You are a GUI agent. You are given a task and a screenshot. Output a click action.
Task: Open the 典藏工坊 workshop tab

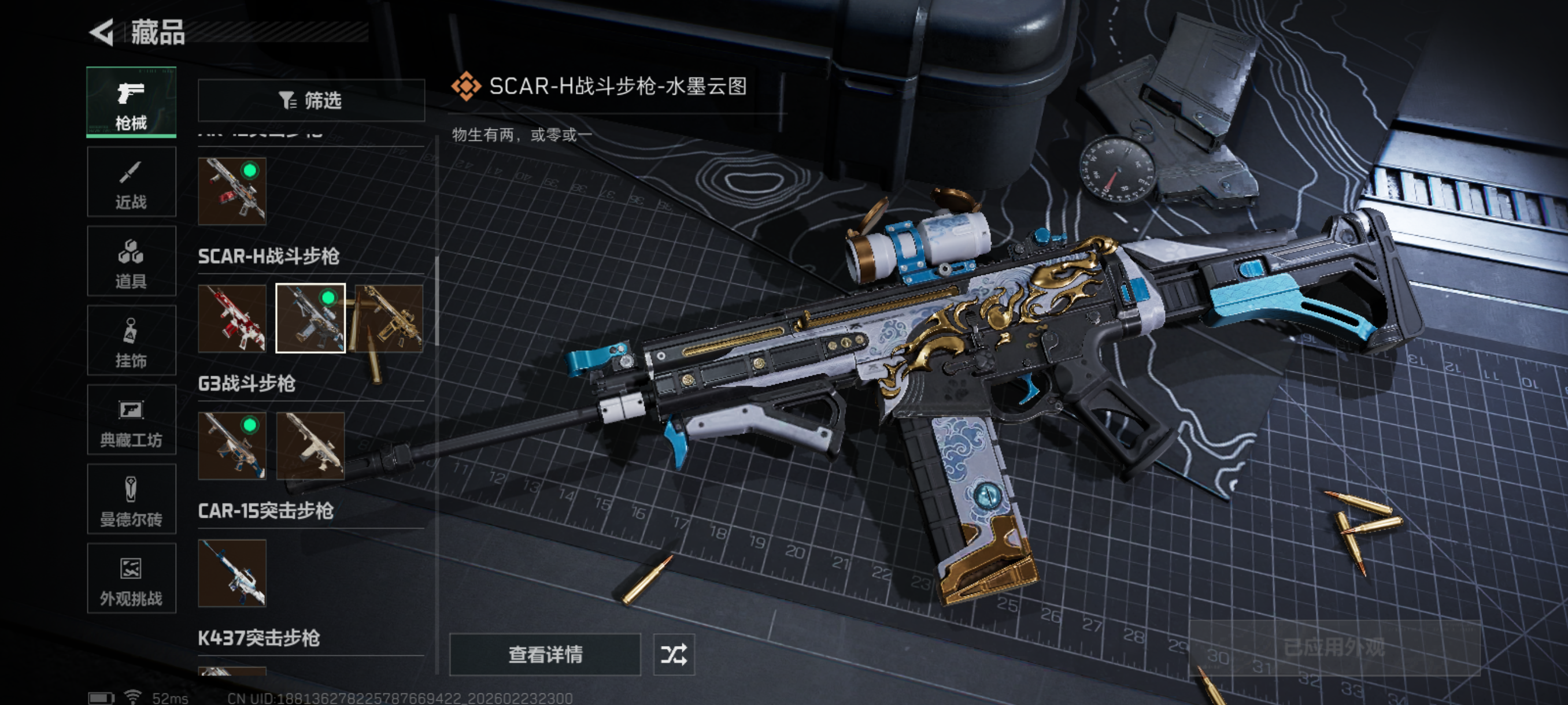[131, 420]
